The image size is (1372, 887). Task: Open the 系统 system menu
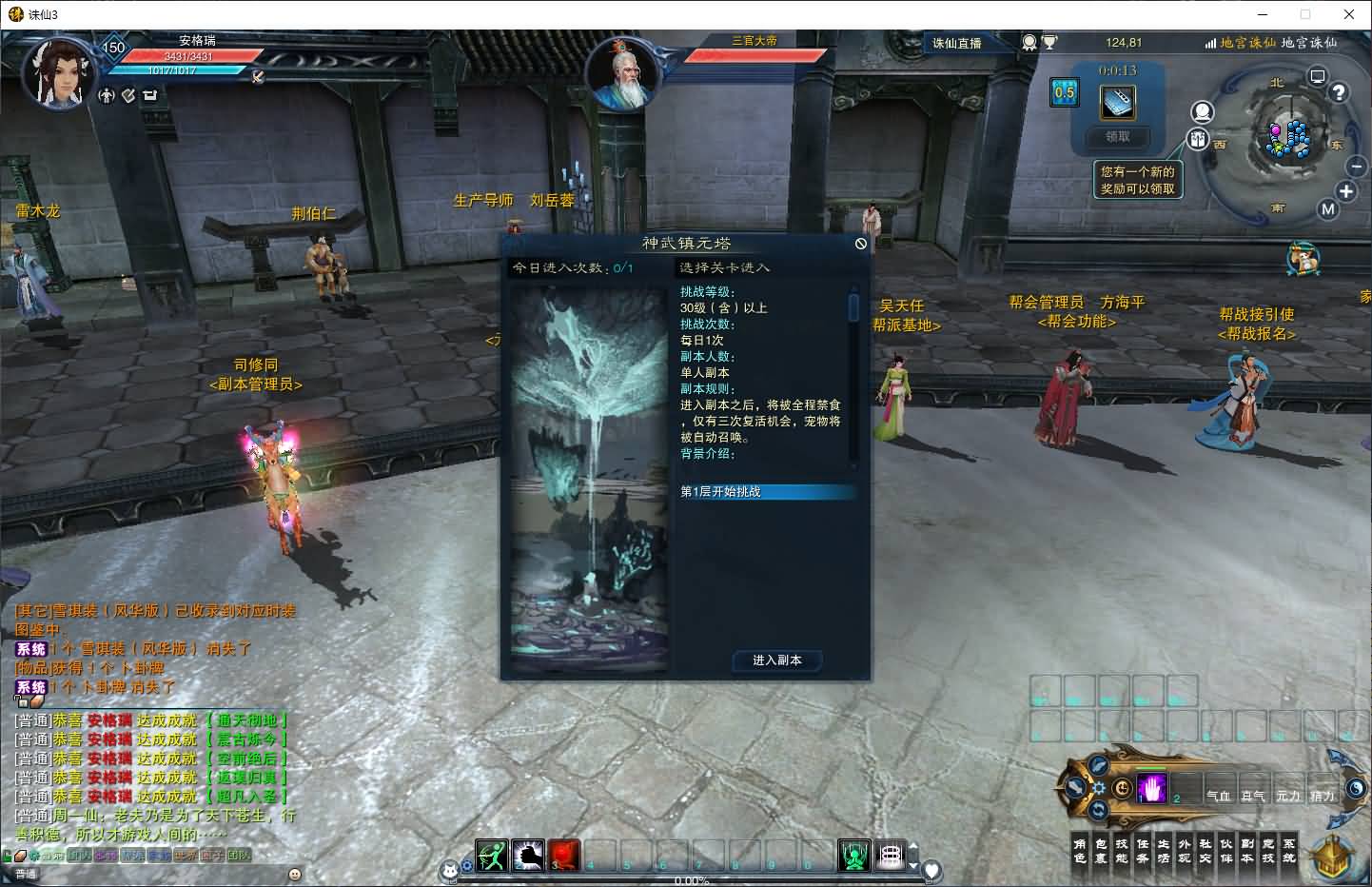[x=1288, y=851]
